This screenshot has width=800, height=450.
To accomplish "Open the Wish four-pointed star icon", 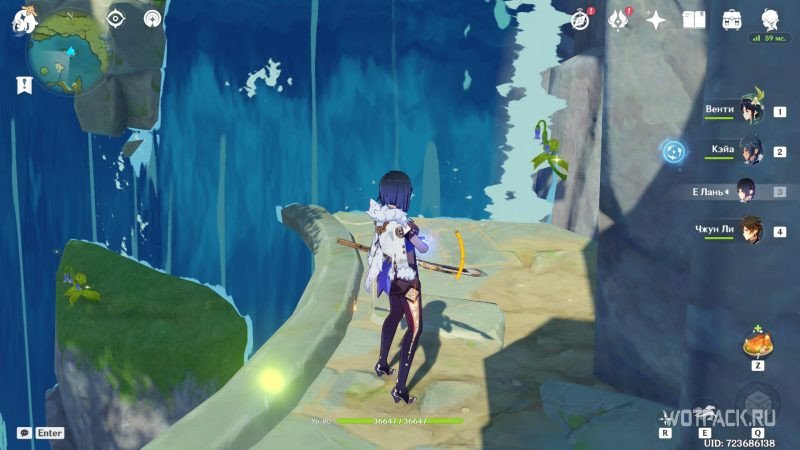I will [x=656, y=20].
